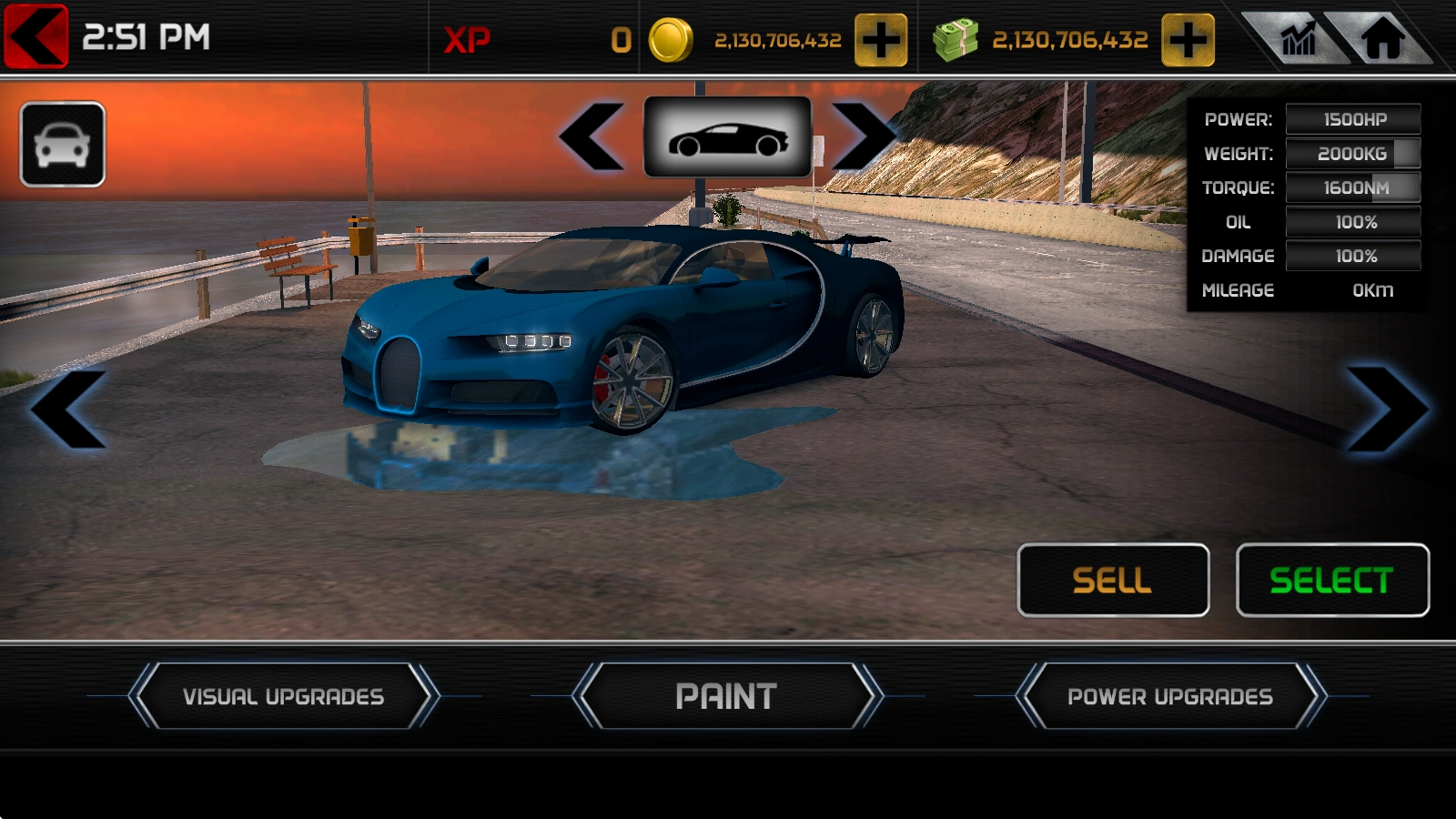Show the previous car in garage
This screenshot has width=1456, height=819.
pyautogui.click(x=68, y=409)
